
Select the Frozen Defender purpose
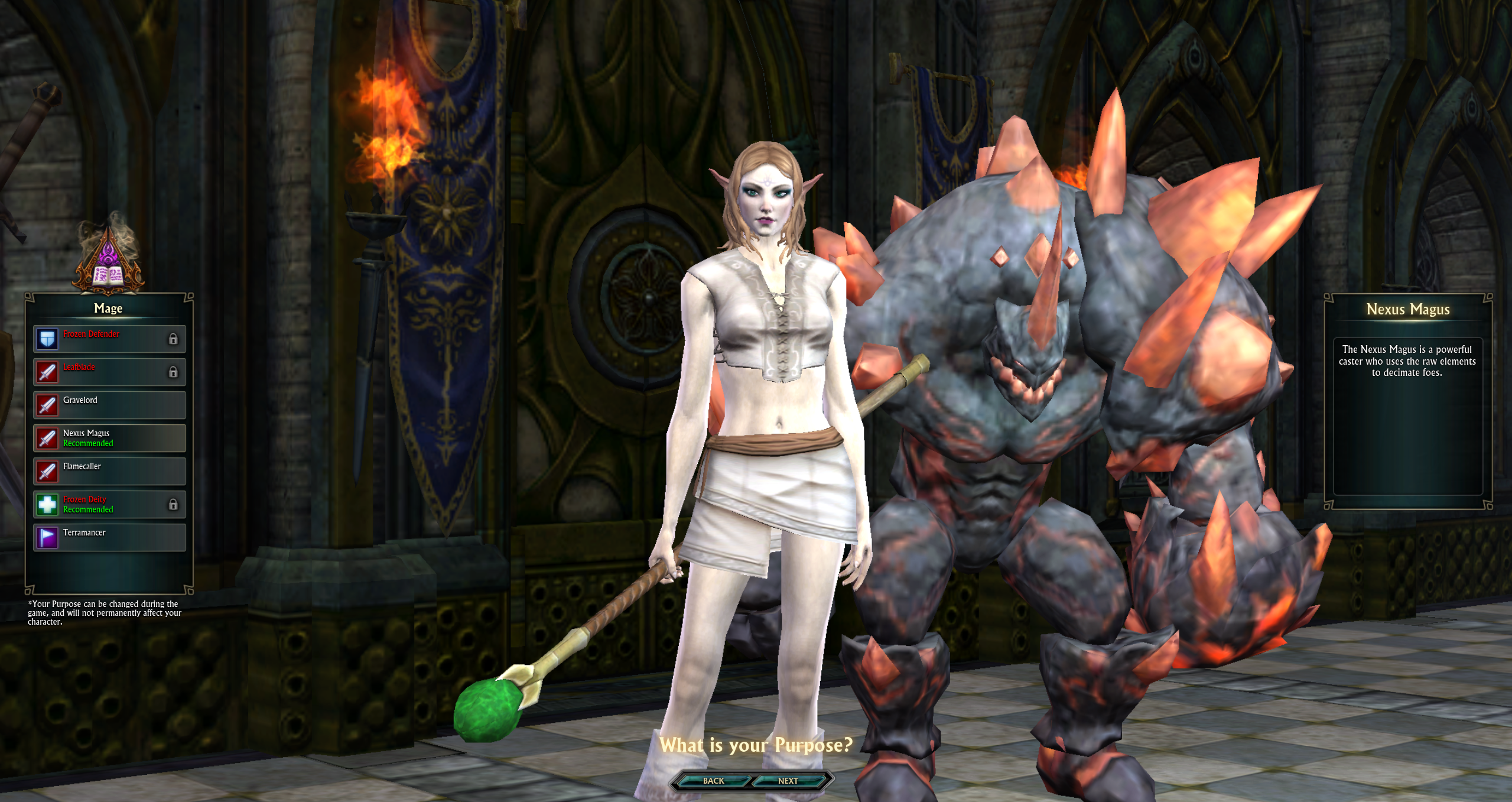[x=109, y=339]
